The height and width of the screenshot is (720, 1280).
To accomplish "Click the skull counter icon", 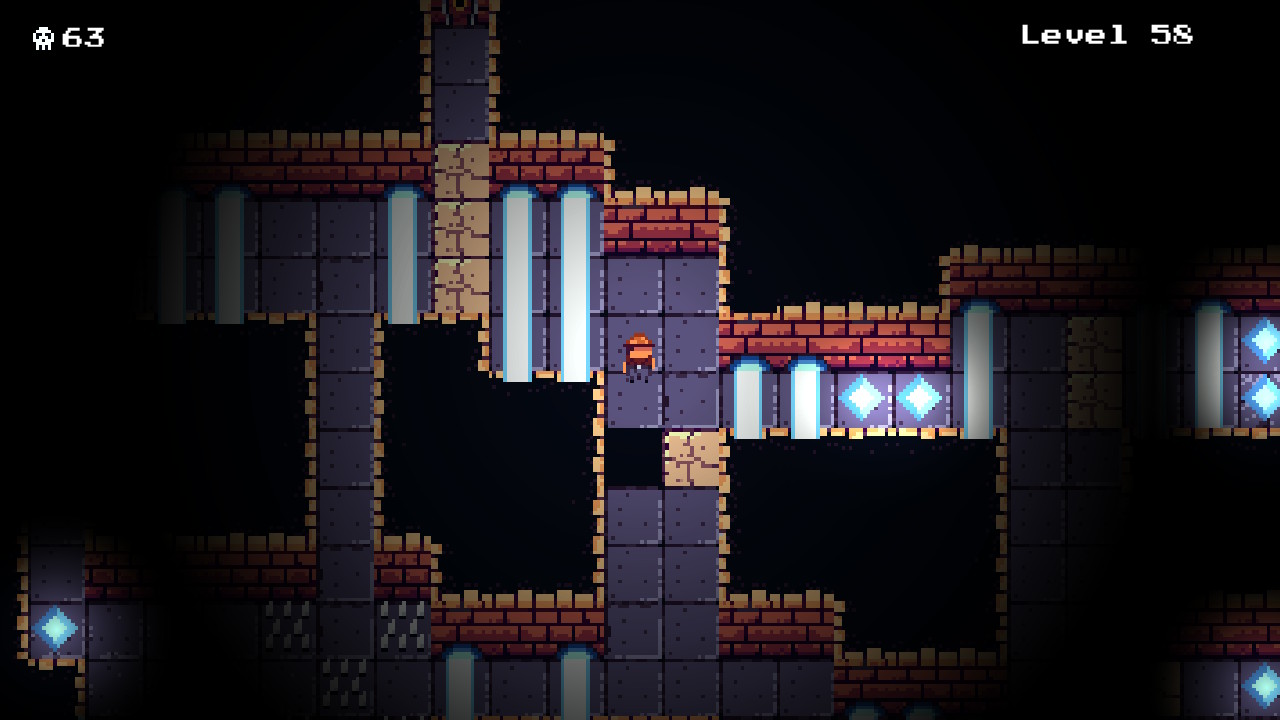I will [44, 39].
